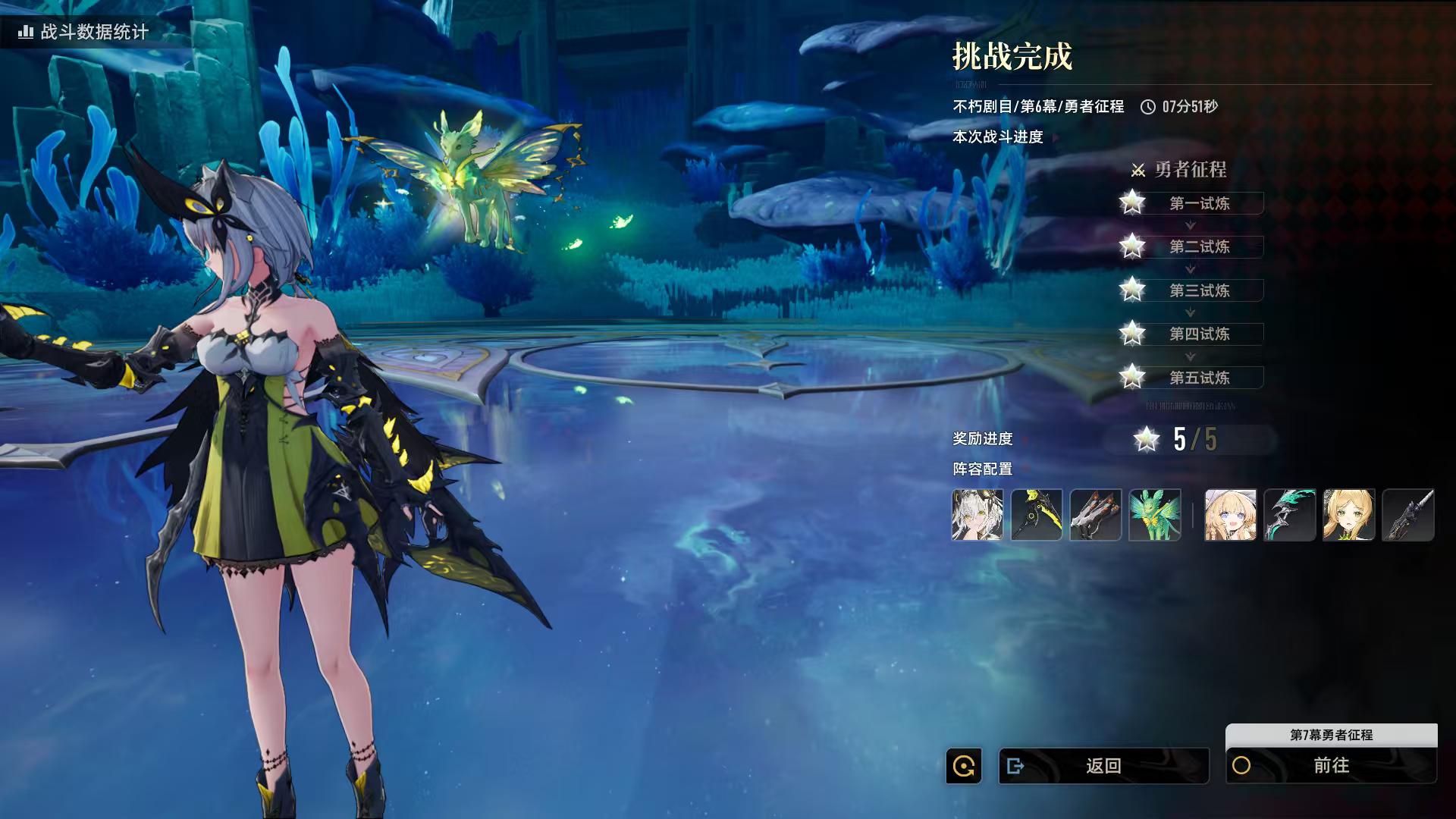This screenshot has height=819, width=1456.
Task: Select the 第四试炼 trial row
Action: click(x=1199, y=334)
